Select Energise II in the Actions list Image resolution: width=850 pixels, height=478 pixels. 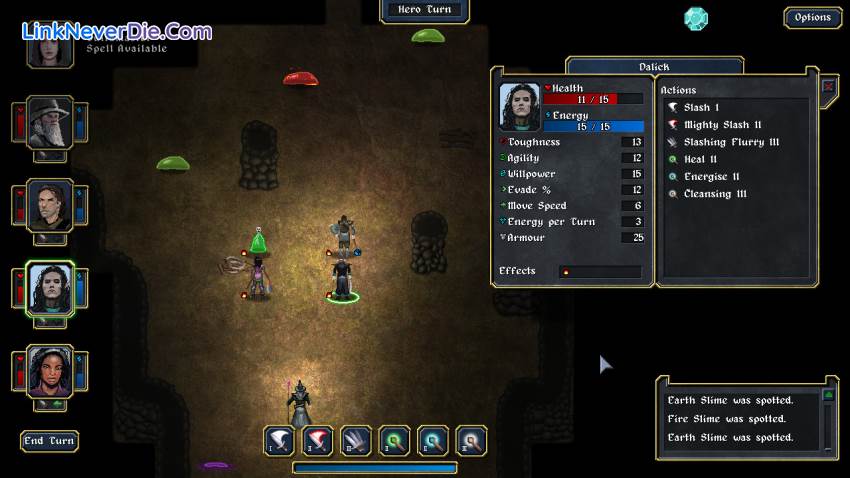tap(711, 177)
